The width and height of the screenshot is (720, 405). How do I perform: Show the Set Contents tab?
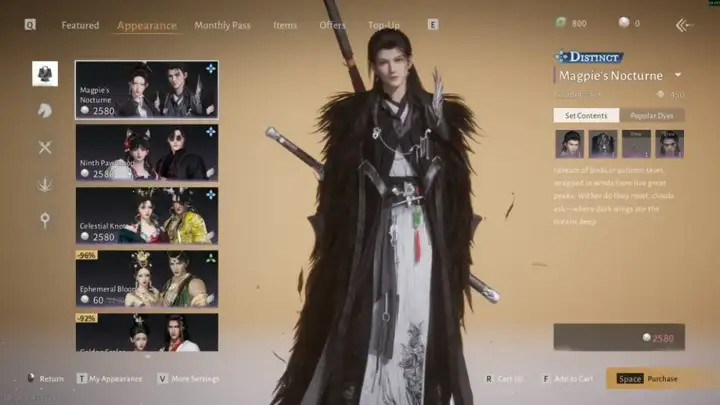pyautogui.click(x=586, y=115)
